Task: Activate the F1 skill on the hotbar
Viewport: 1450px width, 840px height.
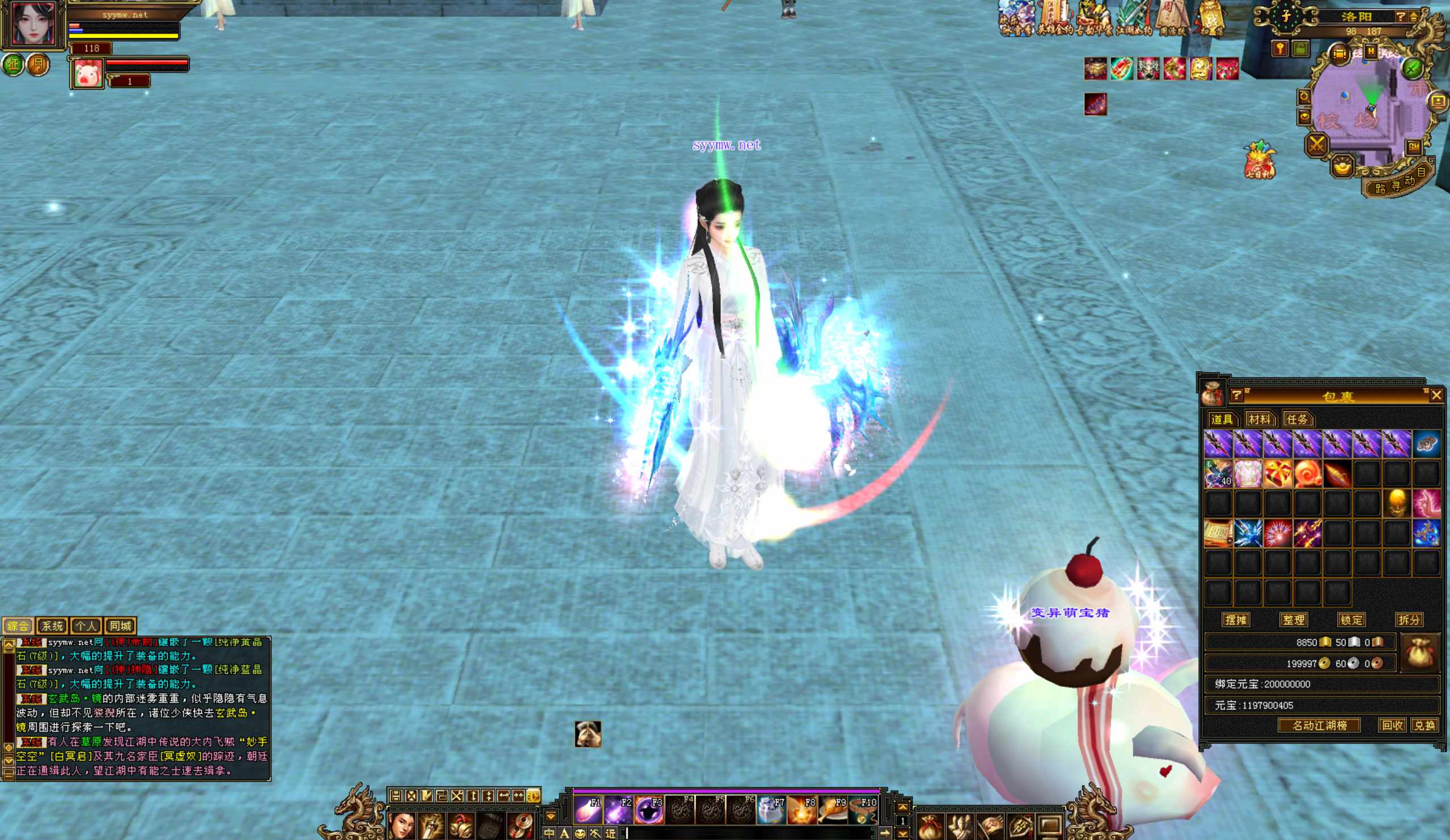Action: pos(588,810)
